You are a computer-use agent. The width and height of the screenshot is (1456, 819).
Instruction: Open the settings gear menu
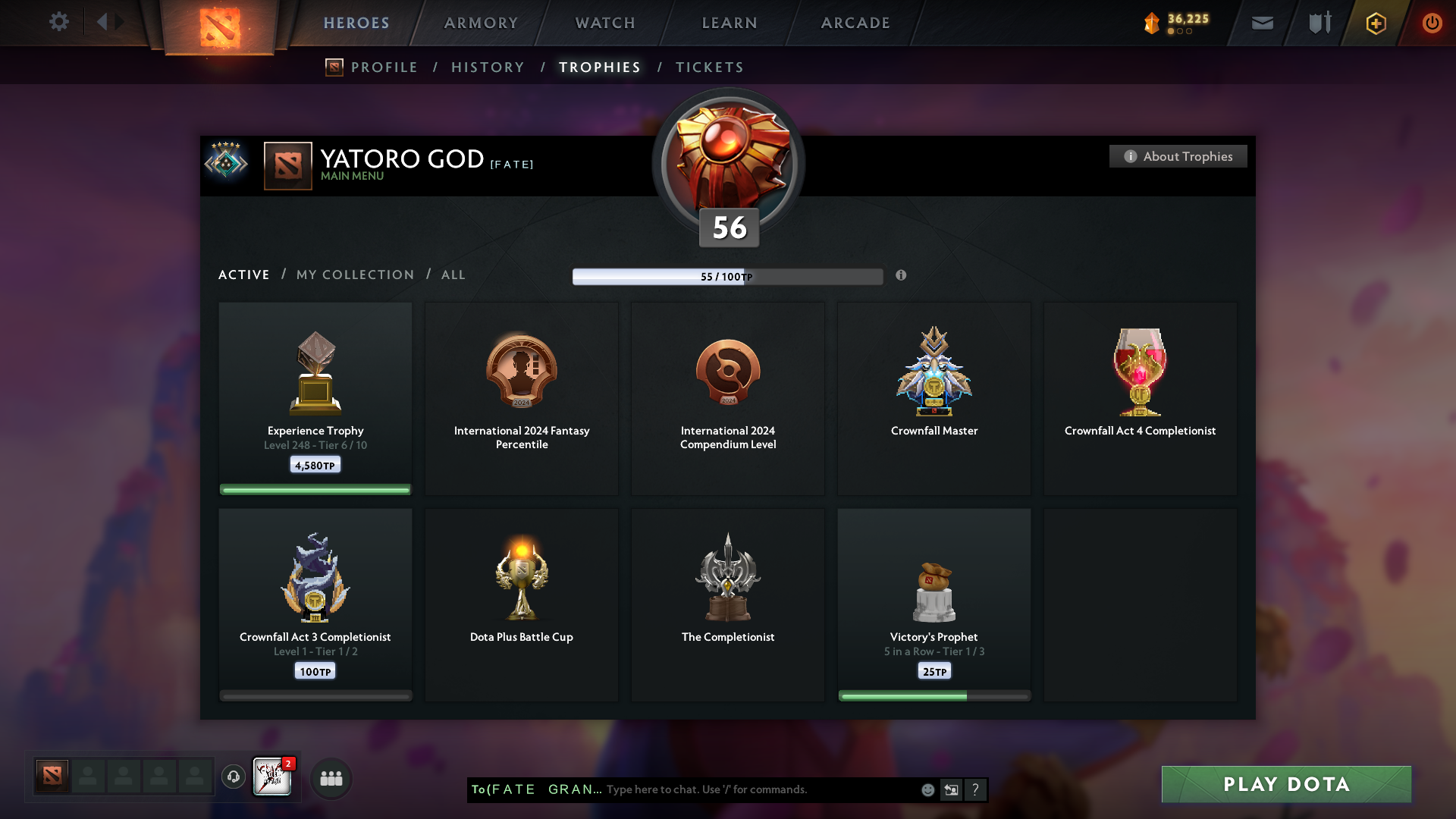pos(59,22)
